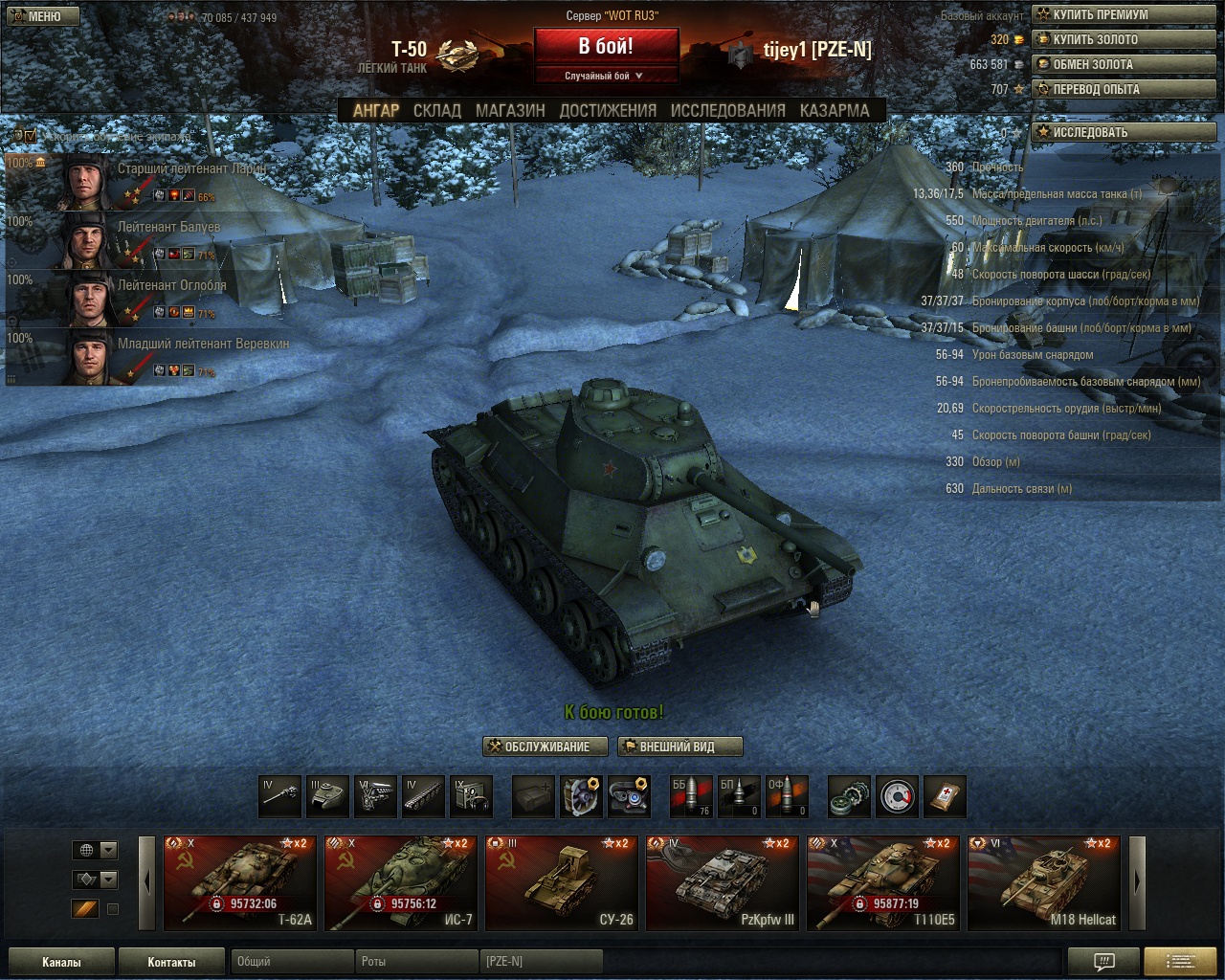Go to the ДОСТИЖЕНИЯ tab

click(x=608, y=111)
